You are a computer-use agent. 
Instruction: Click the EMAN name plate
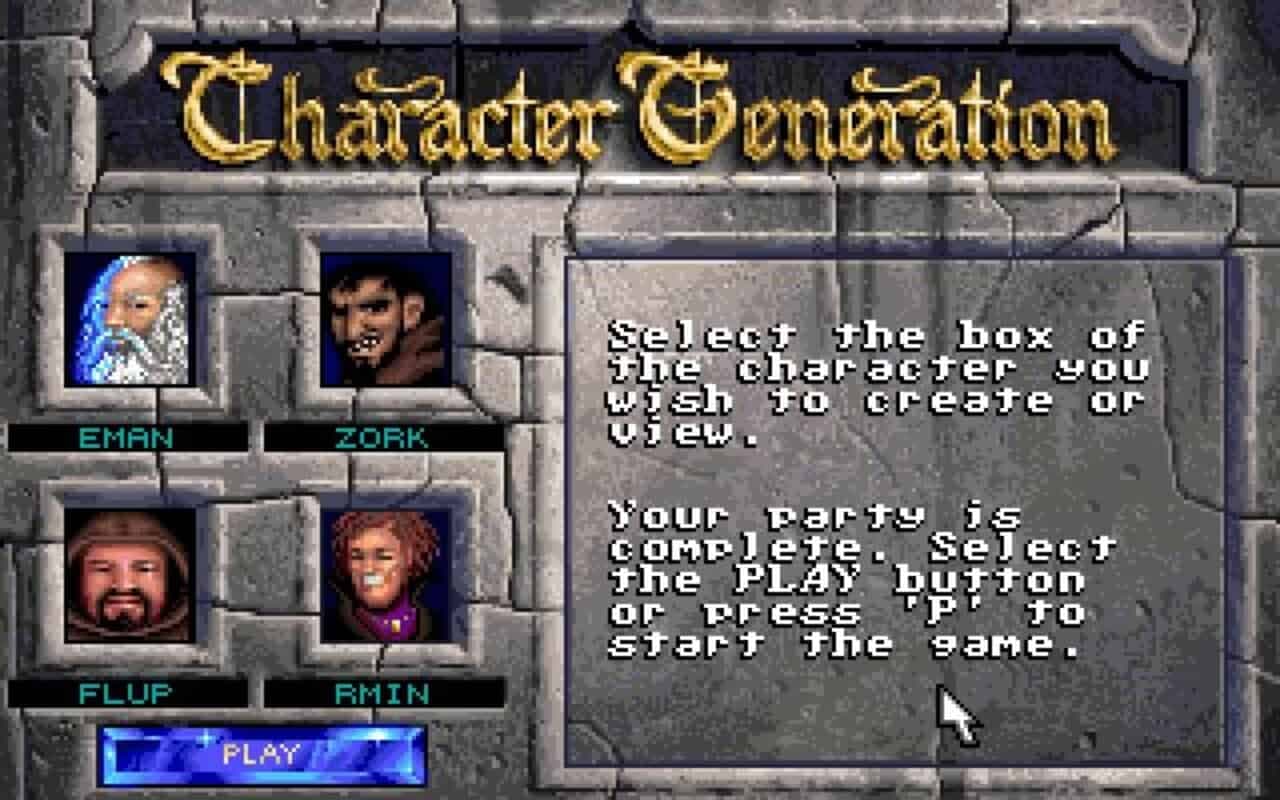click(128, 435)
